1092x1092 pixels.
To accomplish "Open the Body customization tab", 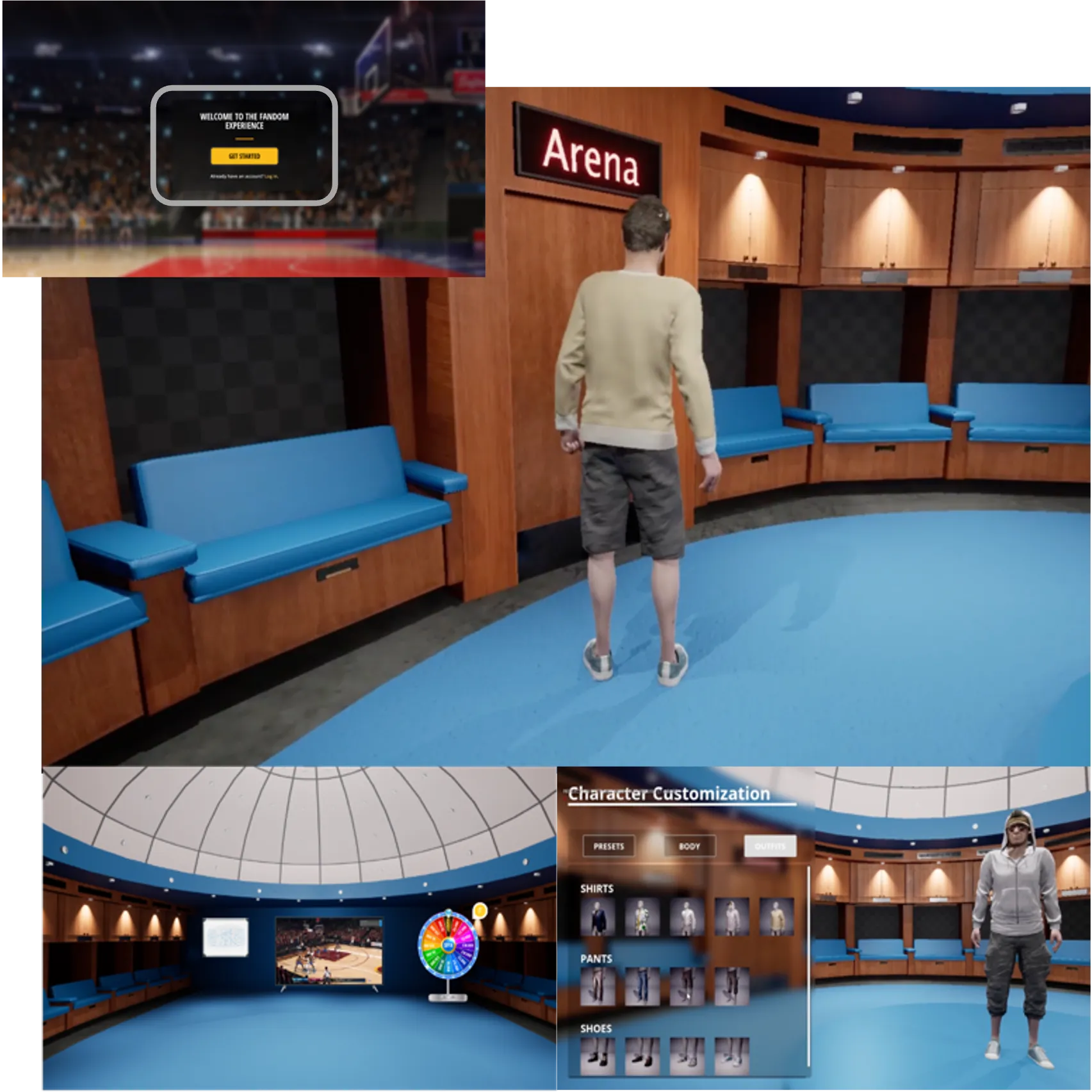I will click(690, 847).
